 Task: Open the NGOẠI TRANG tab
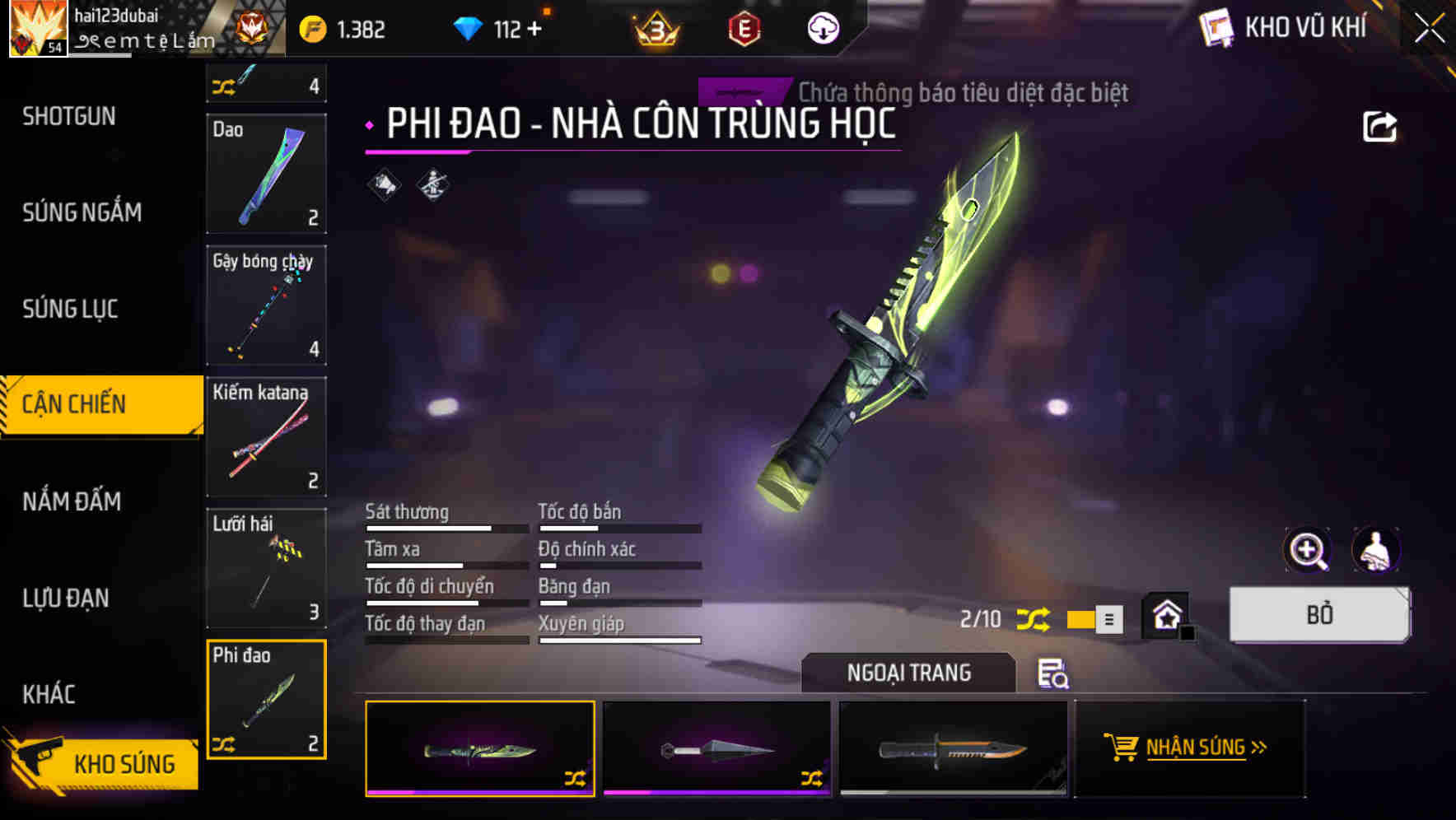click(908, 673)
